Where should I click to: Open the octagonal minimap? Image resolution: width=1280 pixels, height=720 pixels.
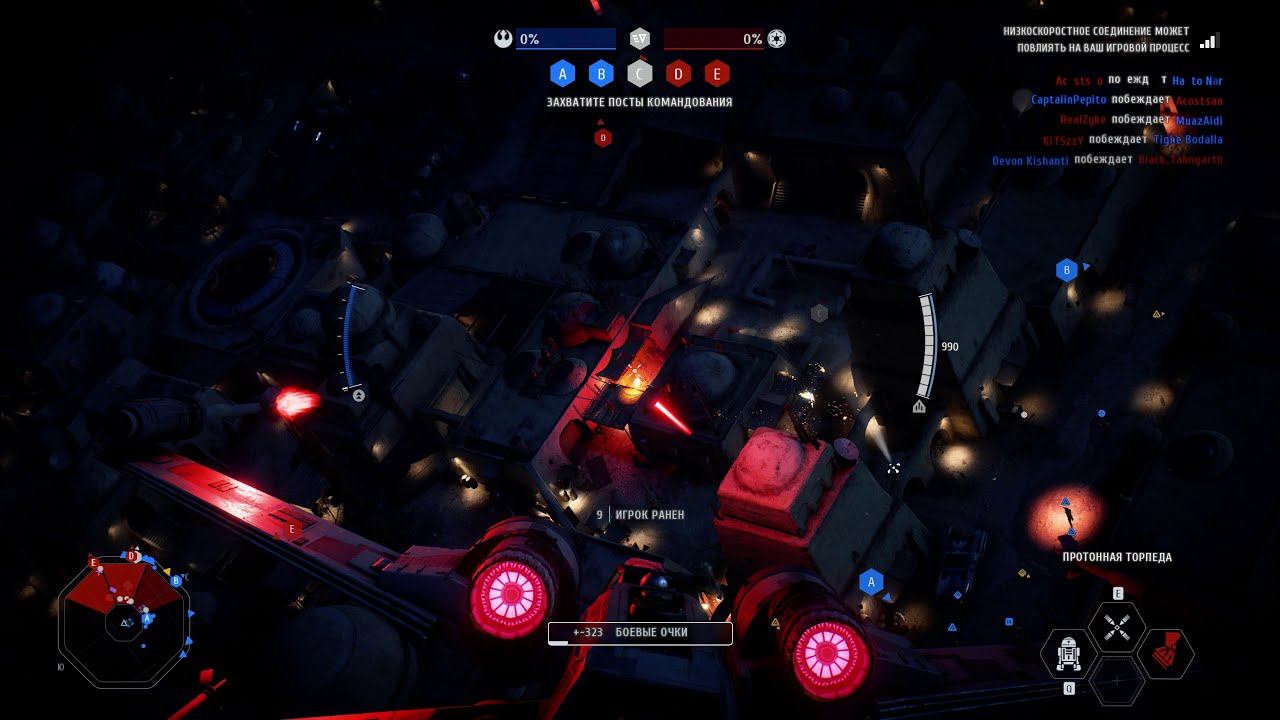pyautogui.click(x=123, y=620)
